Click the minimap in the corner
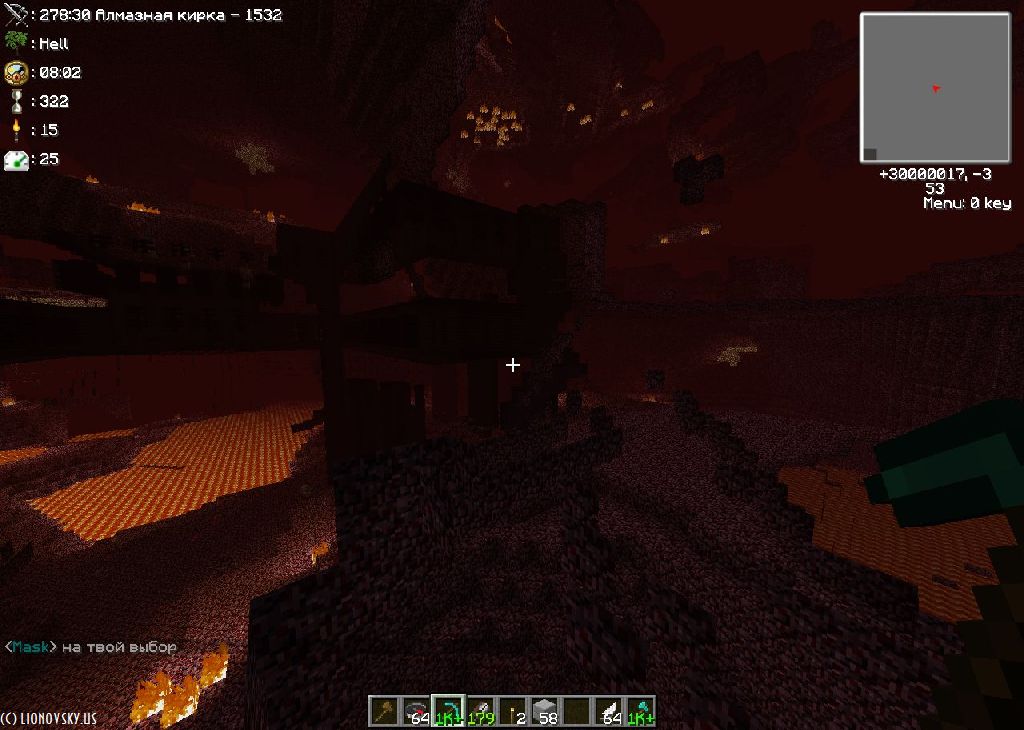The height and width of the screenshot is (730, 1024). click(x=935, y=87)
